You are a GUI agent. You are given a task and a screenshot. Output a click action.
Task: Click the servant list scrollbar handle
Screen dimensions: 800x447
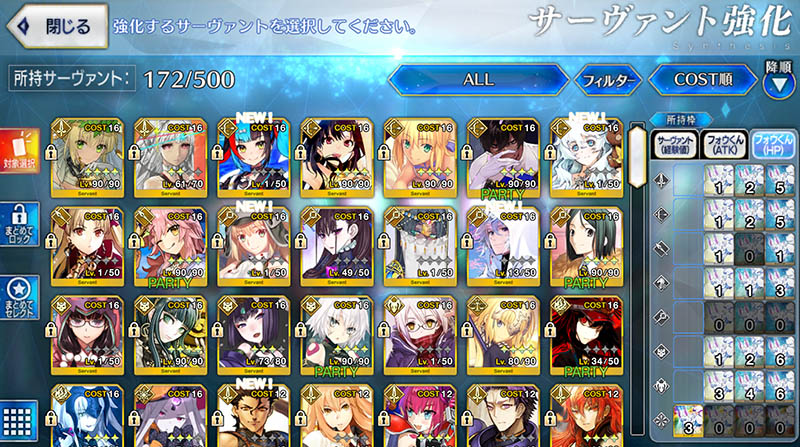tap(634, 150)
